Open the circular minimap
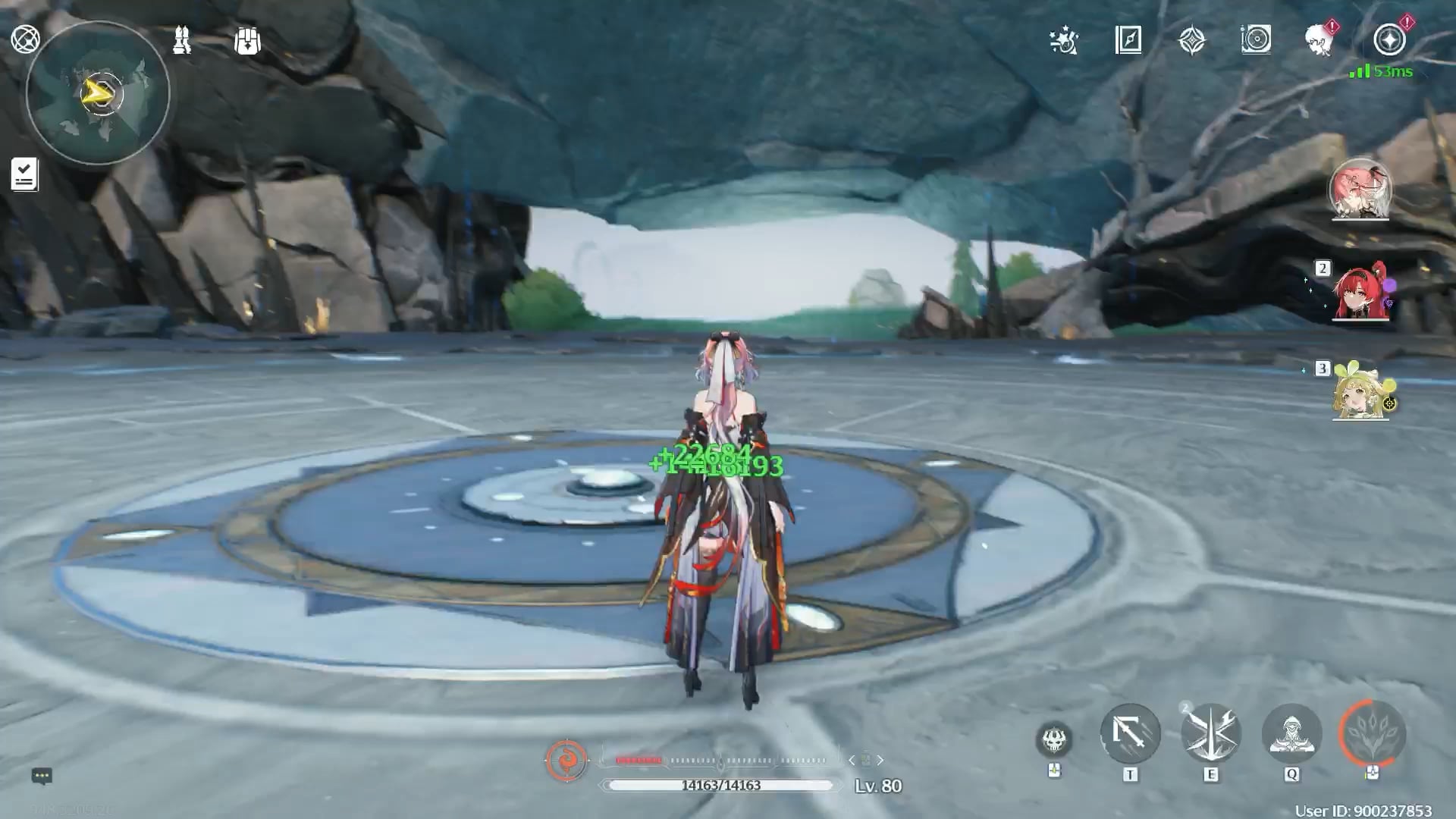The image size is (1456, 819). pos(98,93)
